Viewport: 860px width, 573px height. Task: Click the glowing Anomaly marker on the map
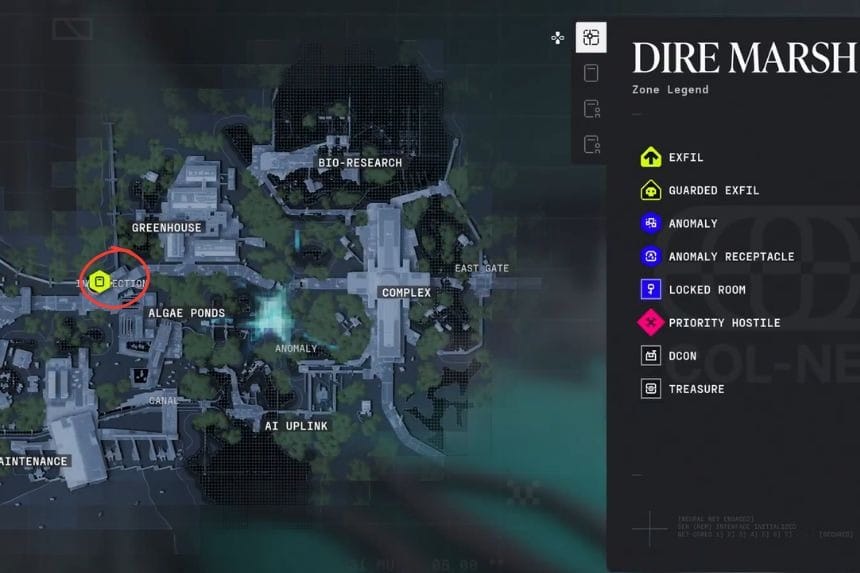click(x=273, y=319)
